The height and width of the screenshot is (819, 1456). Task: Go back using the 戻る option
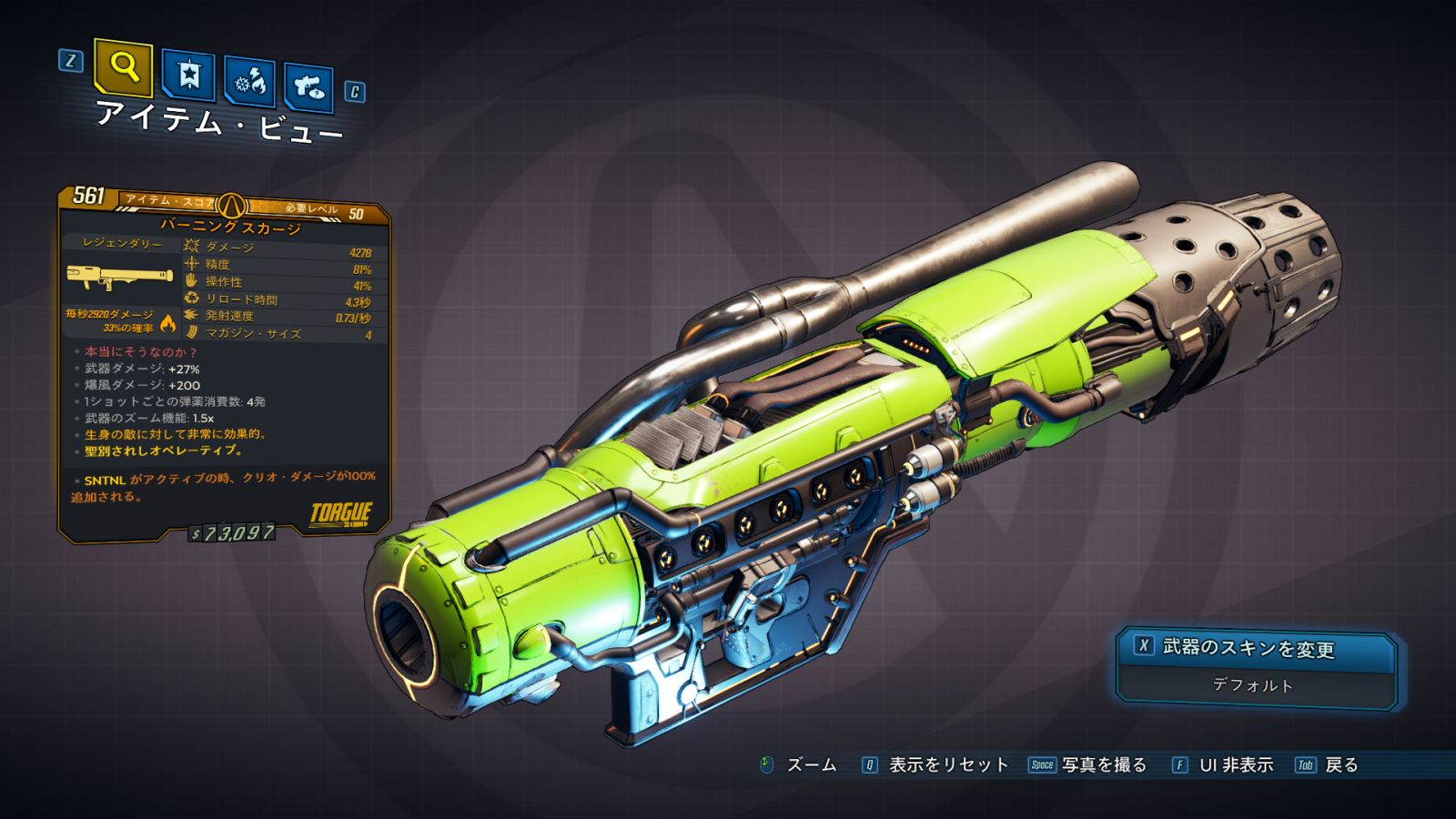click(1327, 765)
